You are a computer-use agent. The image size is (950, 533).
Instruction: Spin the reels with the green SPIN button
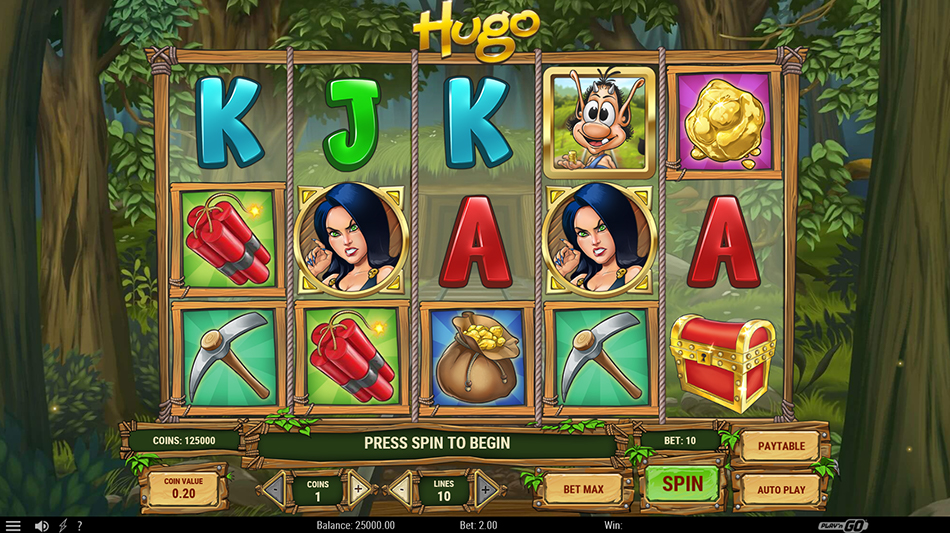pyautogui.click(x=682, y=484)
